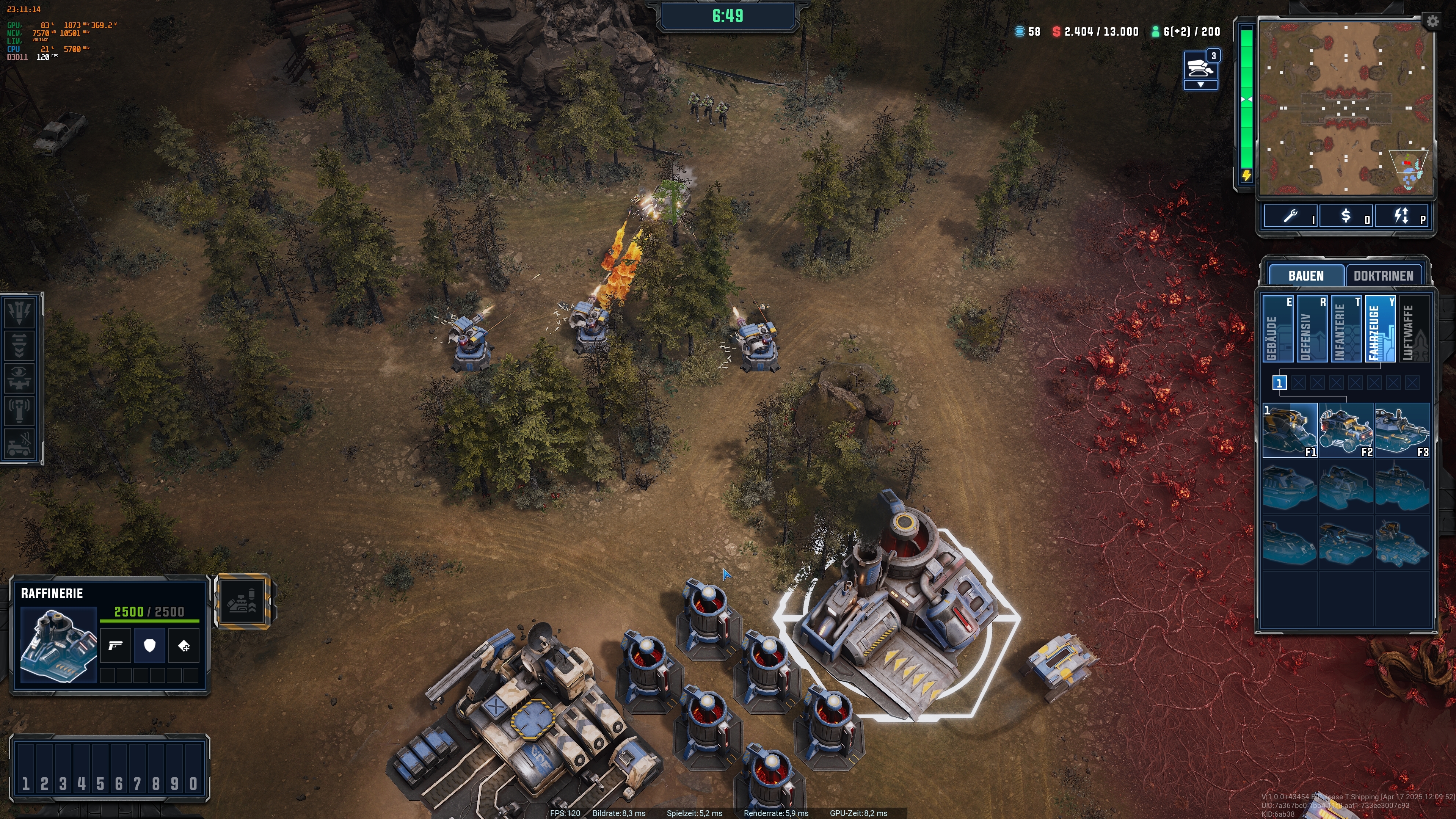Activate the wrench repair mode button
1456x819 pixels.
coord(1290,216)
